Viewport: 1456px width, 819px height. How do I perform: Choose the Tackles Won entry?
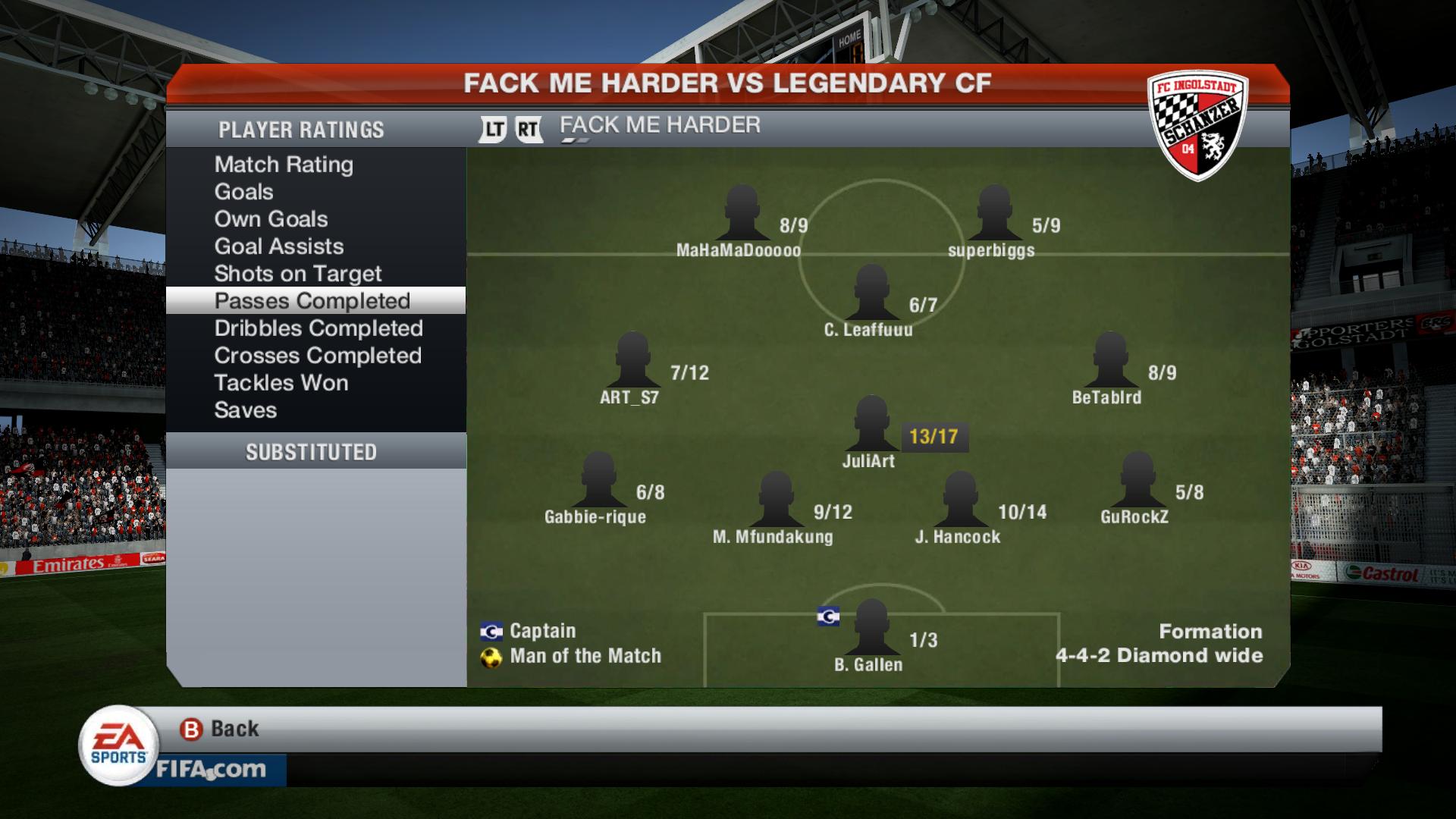[x=281, y=383]
